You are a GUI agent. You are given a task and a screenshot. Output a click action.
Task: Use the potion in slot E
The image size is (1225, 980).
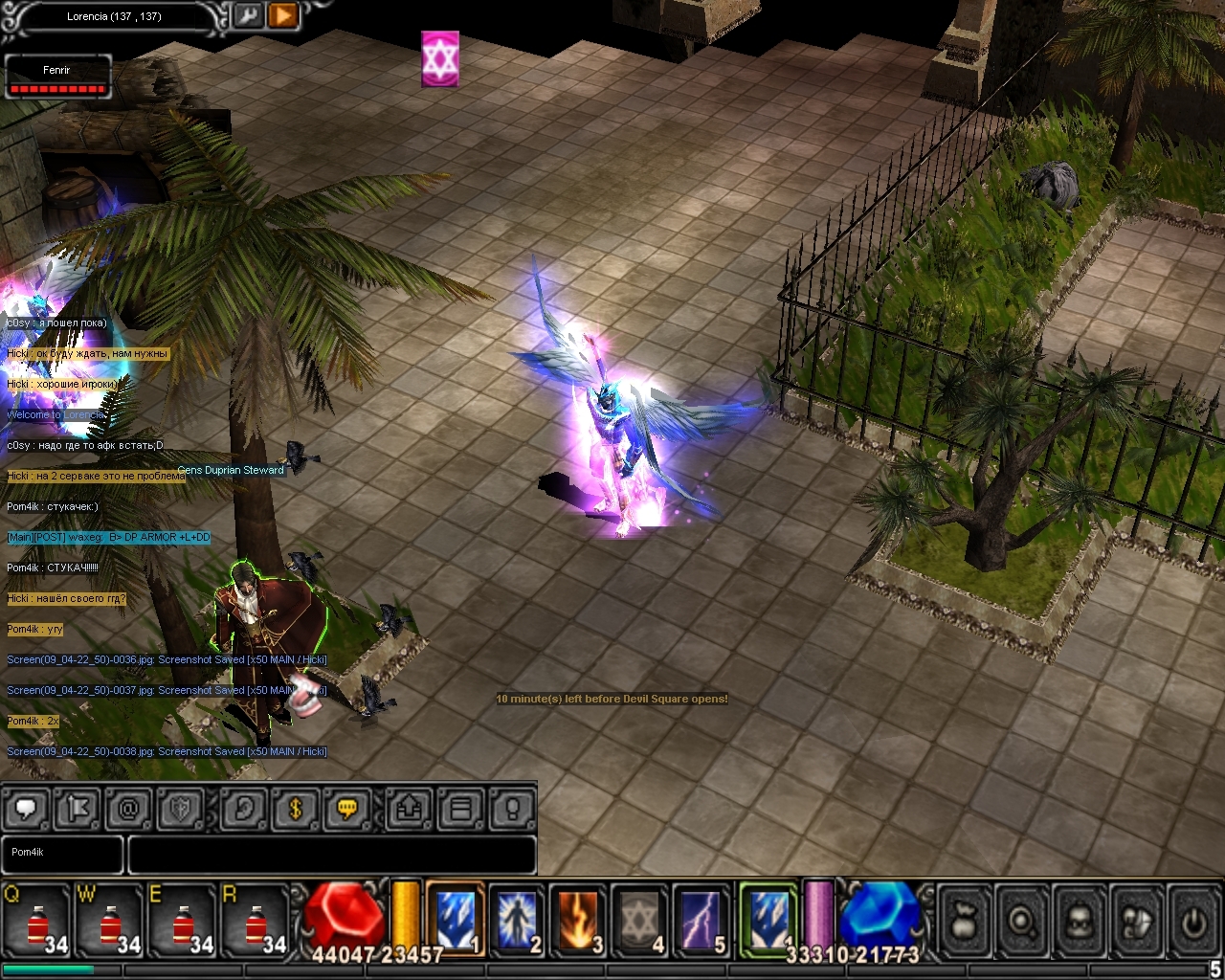tap(182, 923)
